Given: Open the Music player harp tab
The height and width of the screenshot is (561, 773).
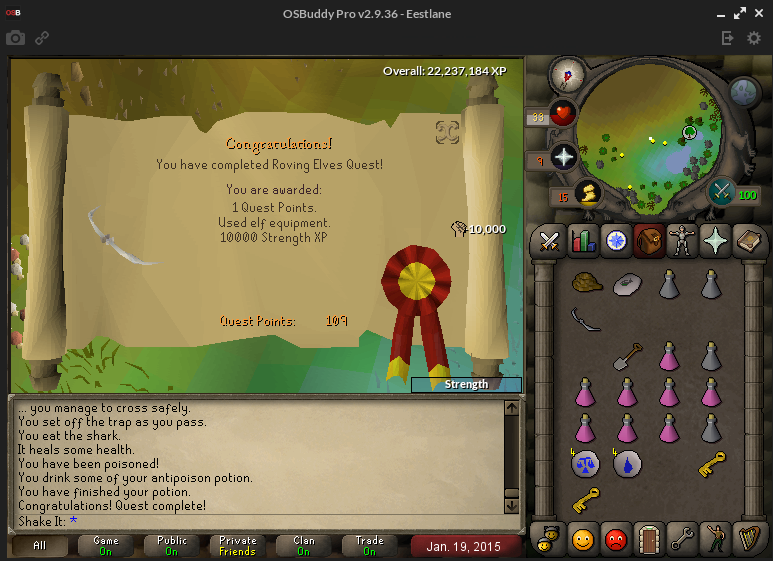Looking at the screenshot, I should 748,541.
